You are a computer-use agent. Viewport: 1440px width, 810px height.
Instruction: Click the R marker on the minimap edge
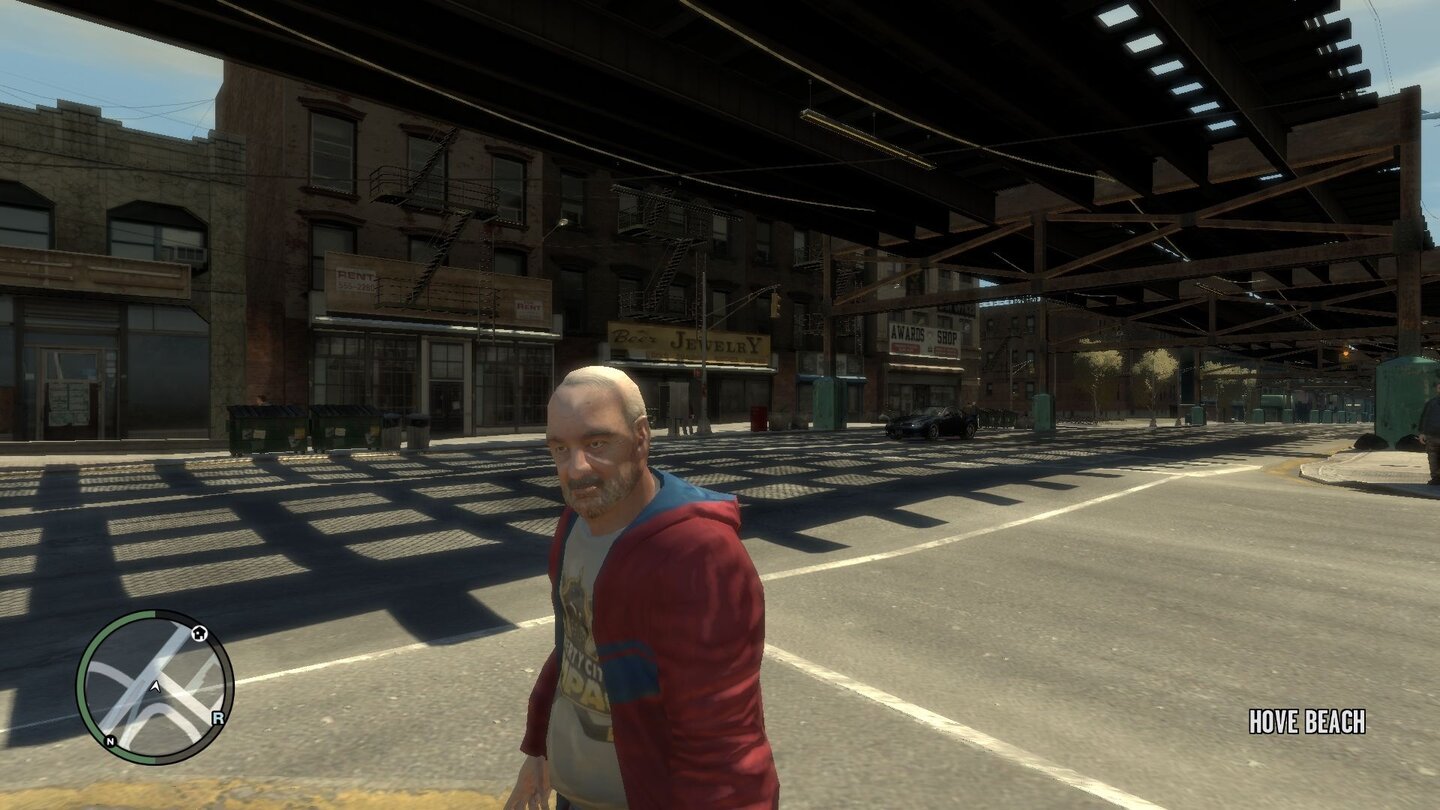218,718
